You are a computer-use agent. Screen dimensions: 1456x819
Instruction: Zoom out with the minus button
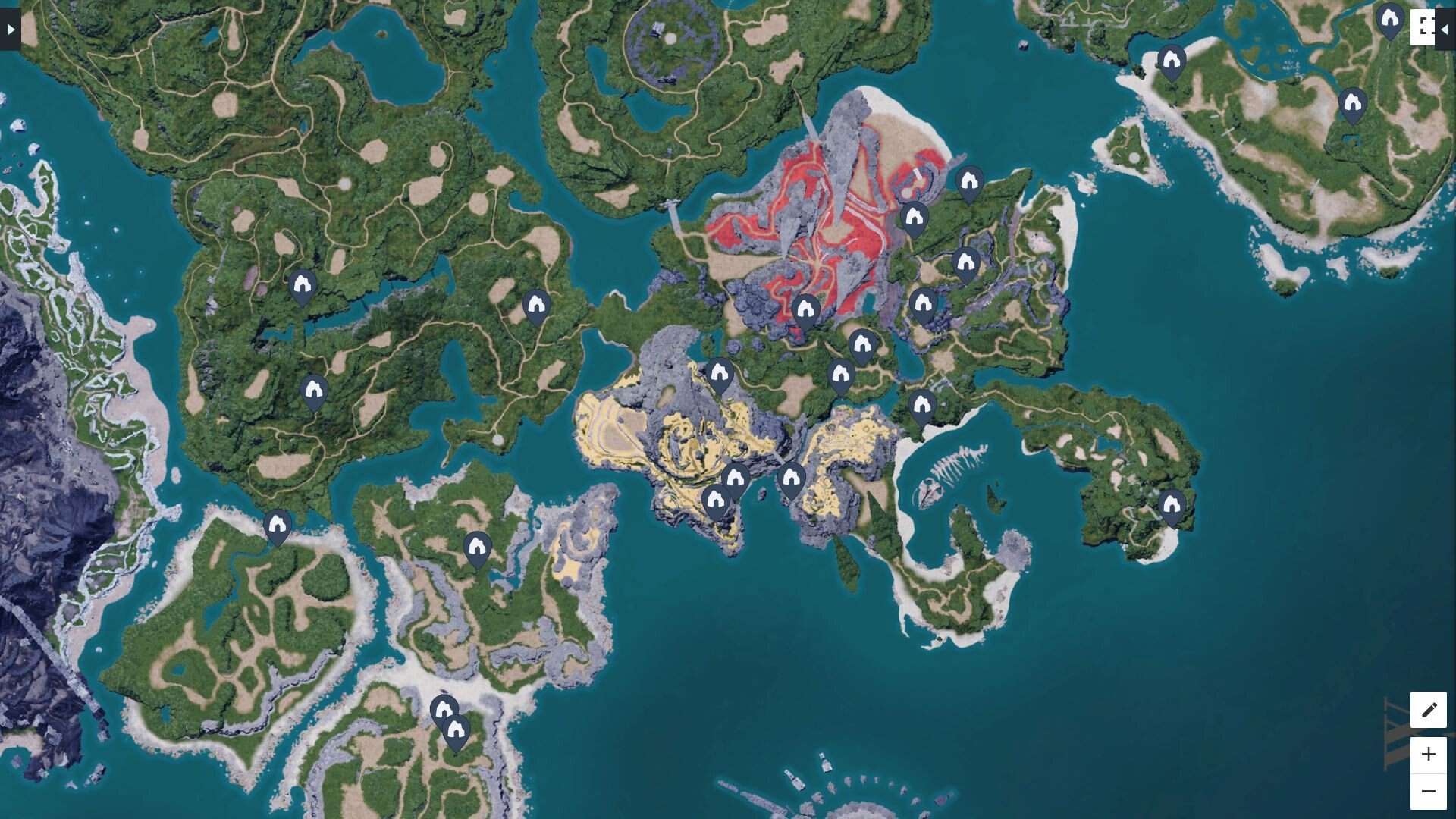point(1428,792)
